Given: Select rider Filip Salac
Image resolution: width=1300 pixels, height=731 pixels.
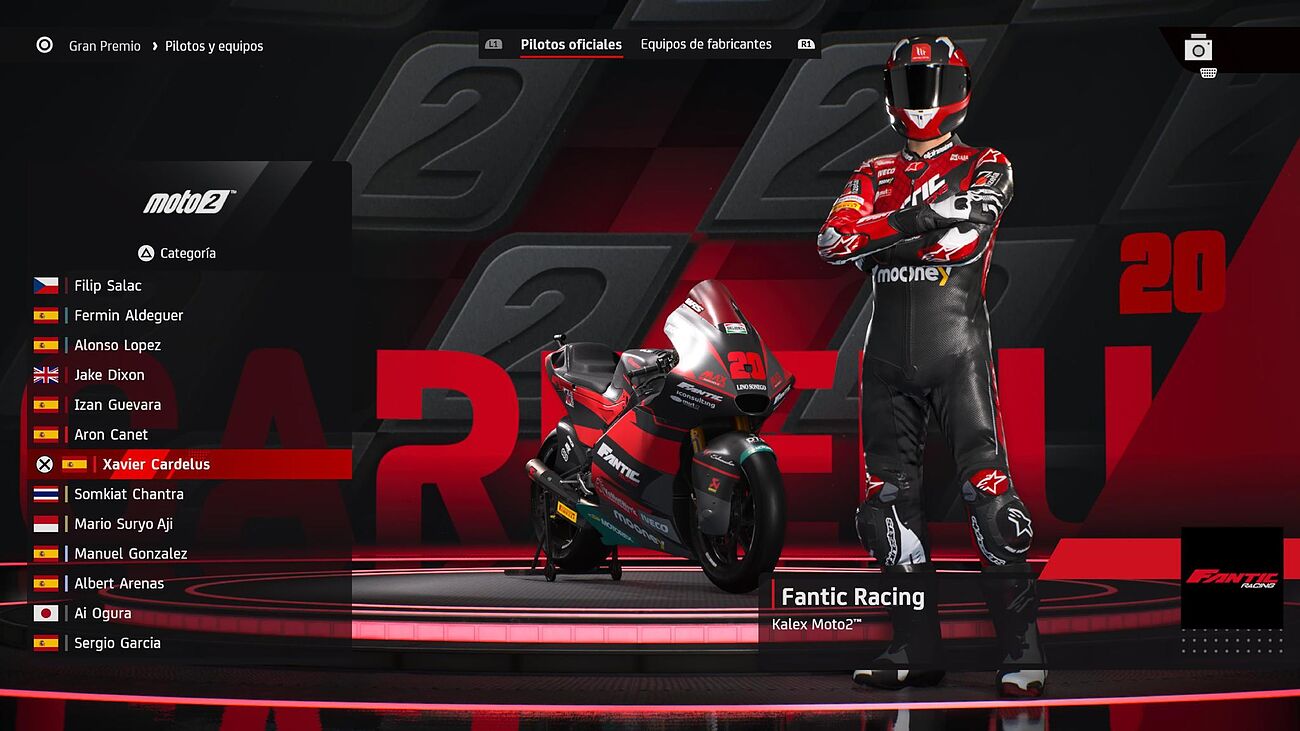Looking at the screenshot, I should click(x=108, y=286).
